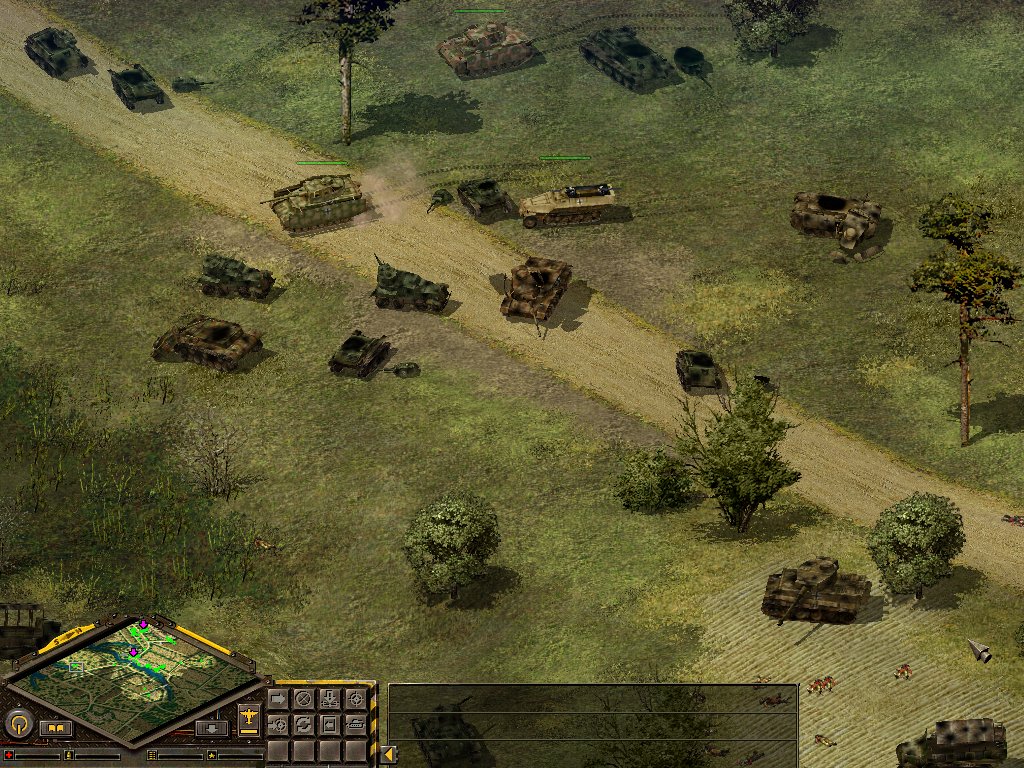Toggle the yellow triangle panel collapse arrow
Screen dimensions: 1024x768
385,754
